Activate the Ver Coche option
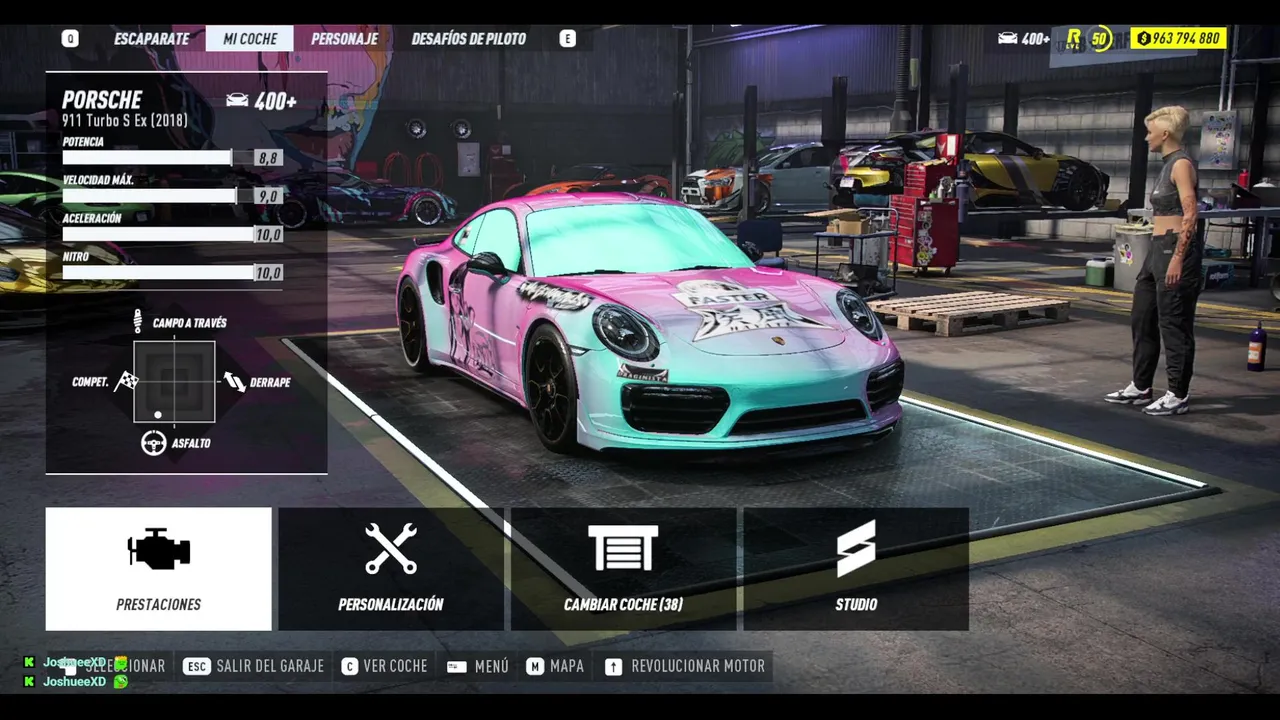The image size is (1280, 720). 384,666
